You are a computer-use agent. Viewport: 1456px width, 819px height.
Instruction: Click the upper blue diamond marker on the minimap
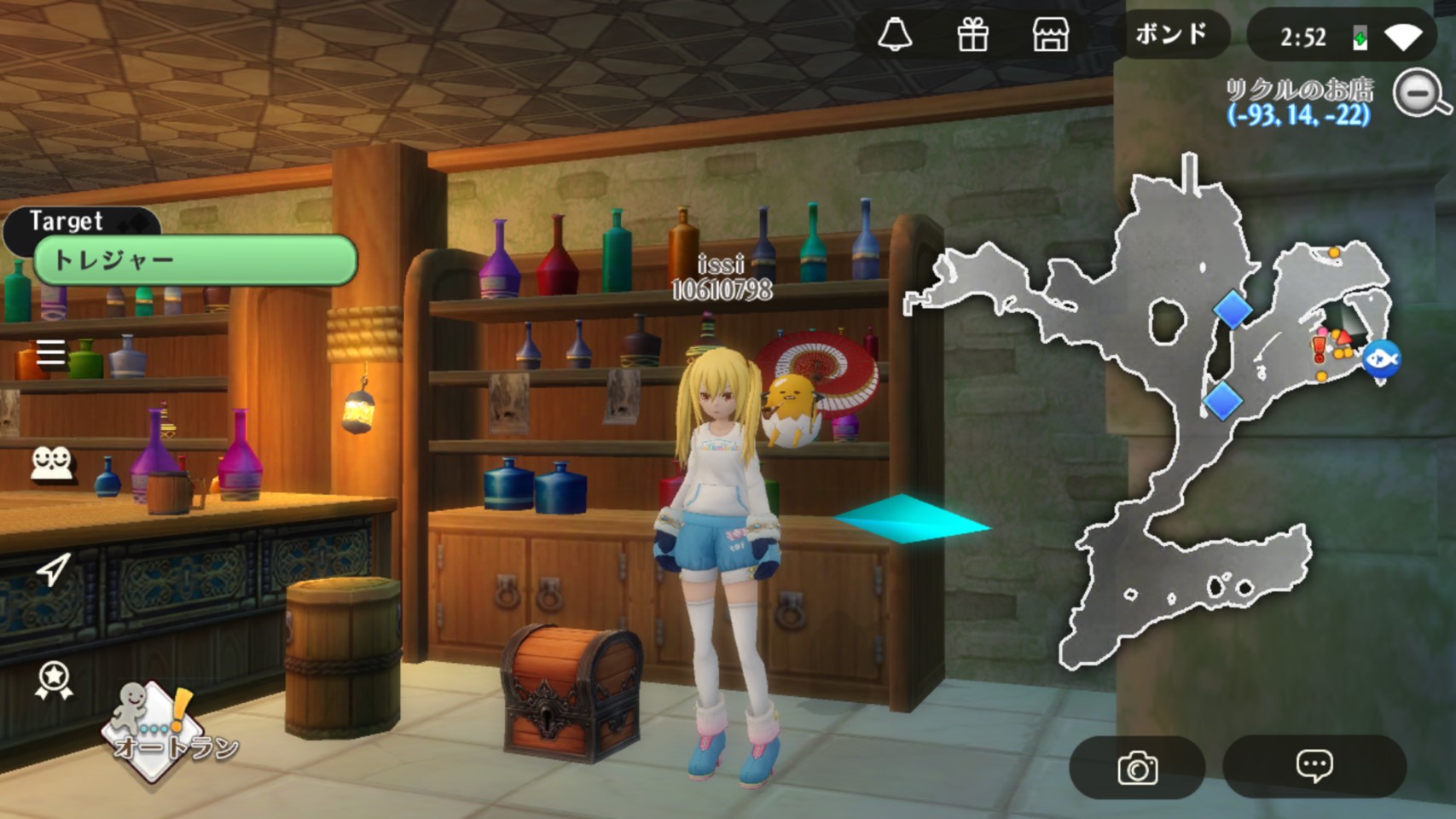click(1234, 311)
